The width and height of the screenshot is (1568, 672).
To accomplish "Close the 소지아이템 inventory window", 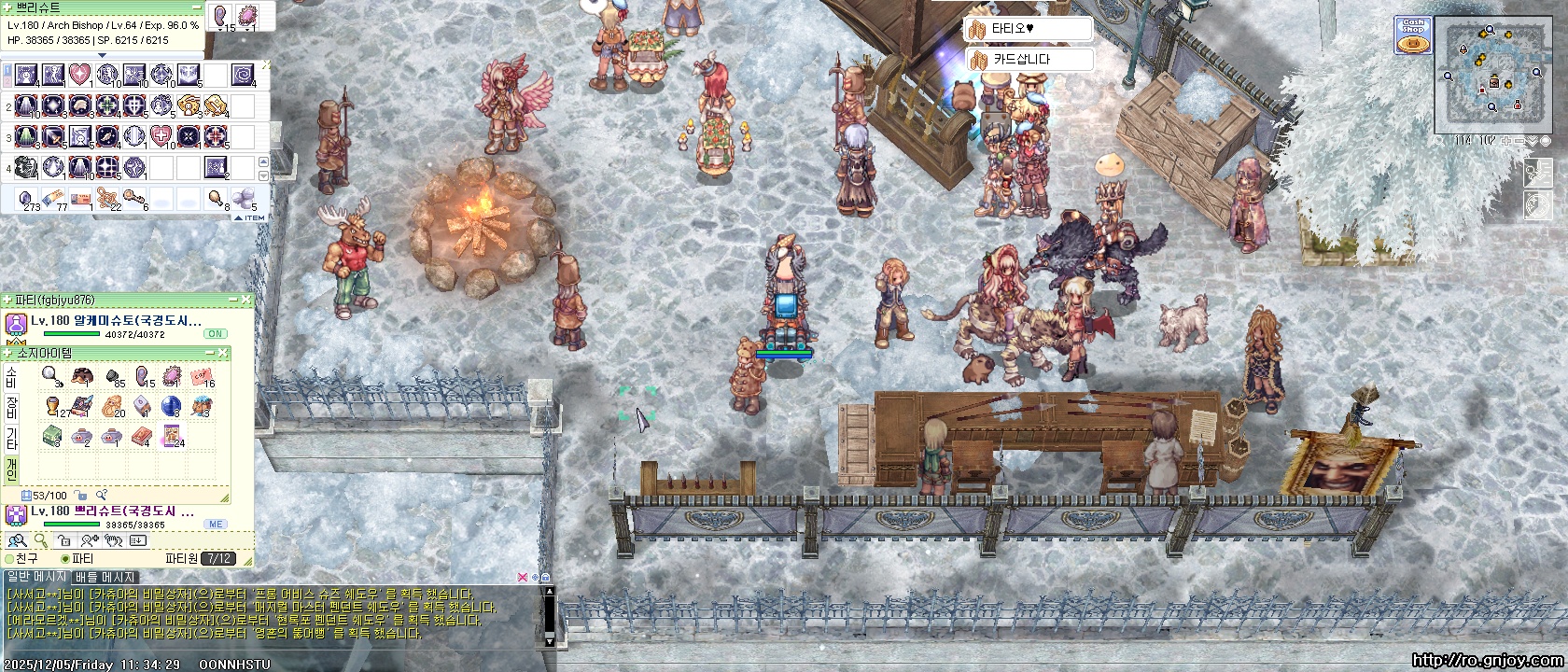I will (223, 353).
